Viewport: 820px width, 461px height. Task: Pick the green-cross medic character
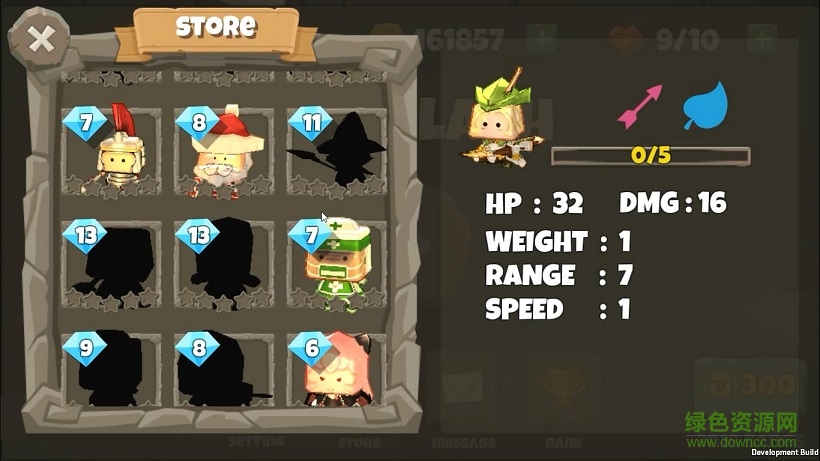tap(337, 264)
